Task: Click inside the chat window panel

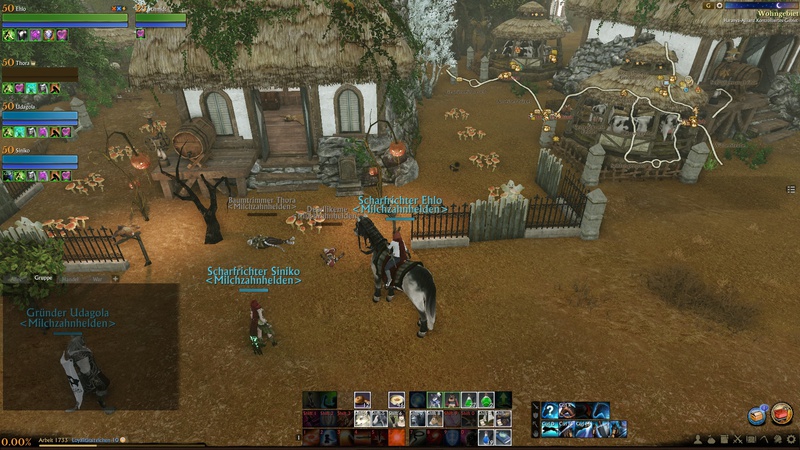Action: click(90, 350)
